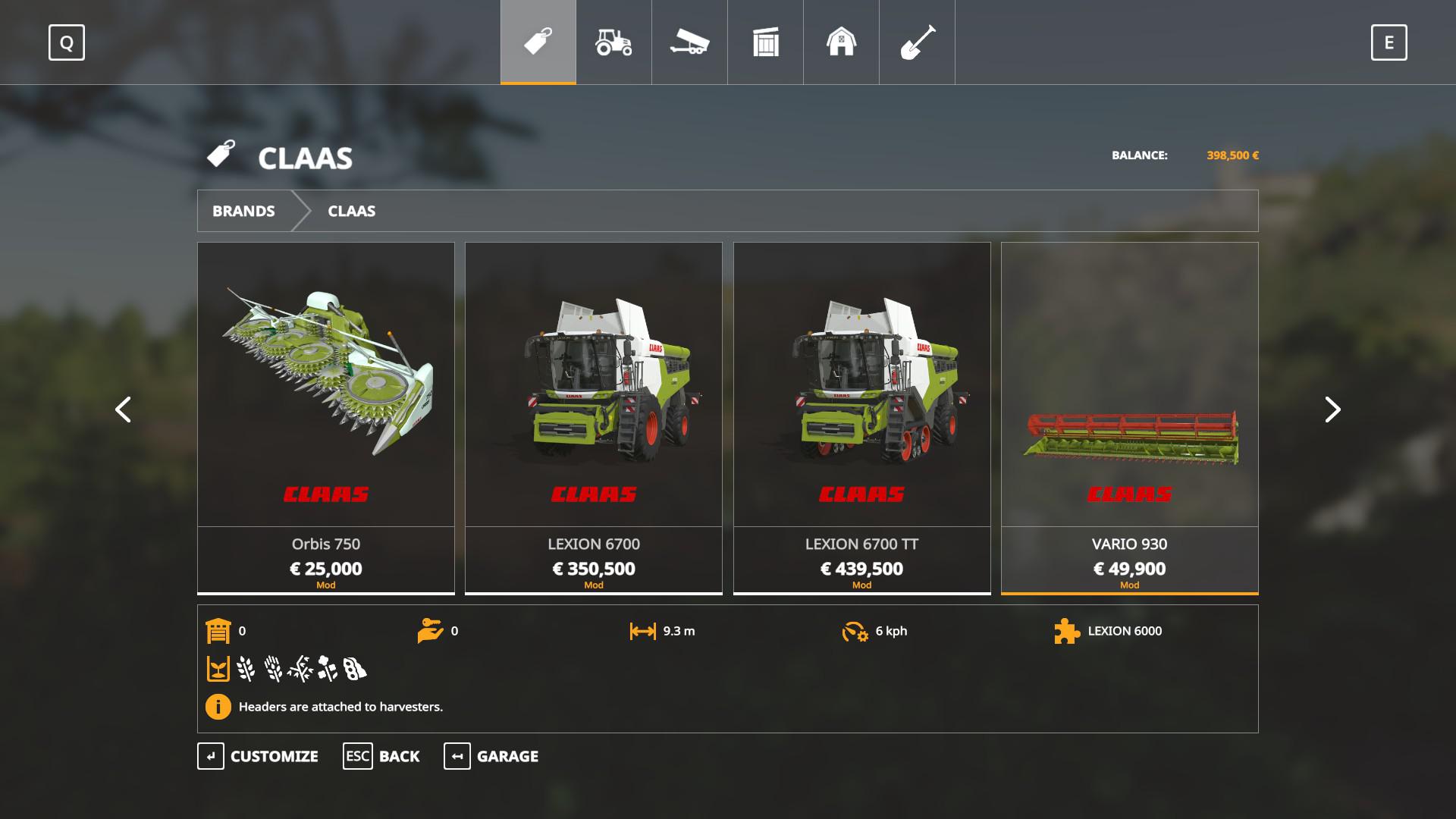Image resolution: width=1456 pixels, height=819 pixels.
Task: Select the Orbis 750 header card
Action: pyautogui.click(x=326, y=417)
